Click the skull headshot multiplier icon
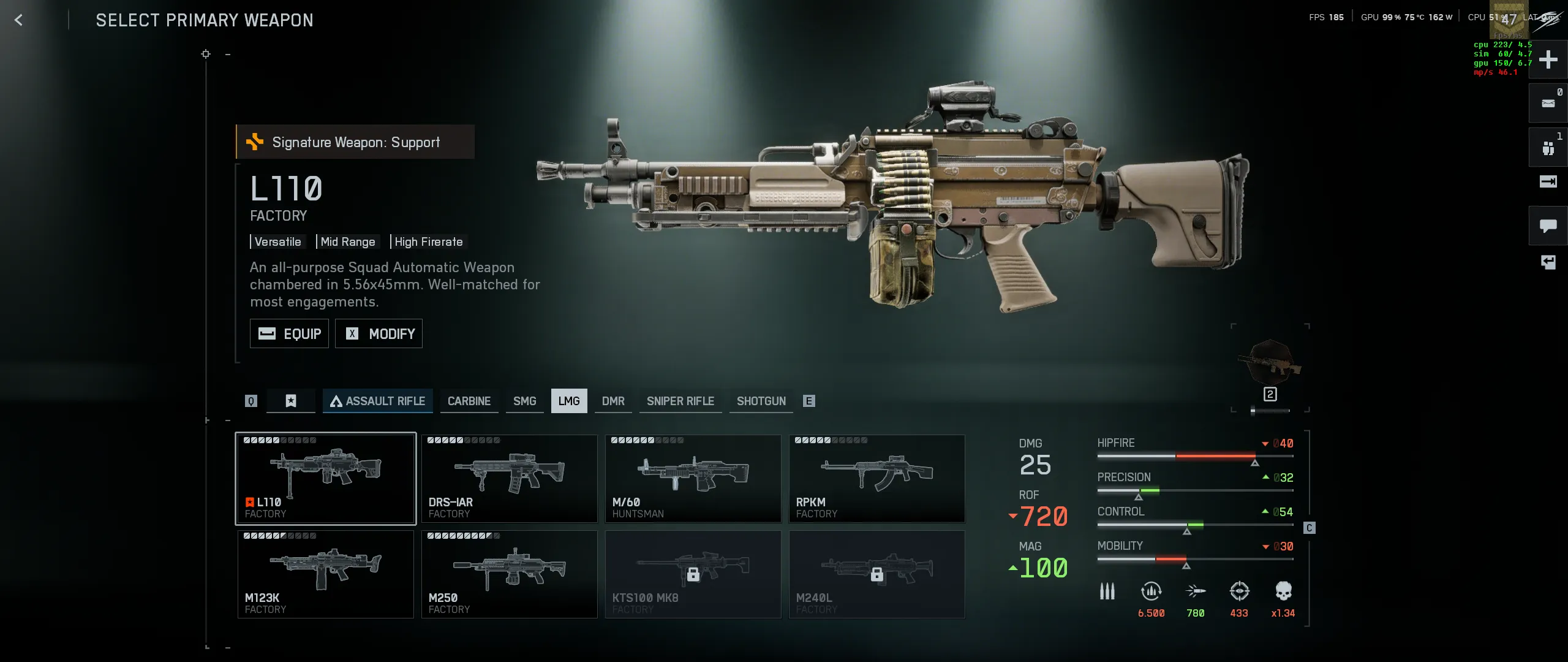 [x=1283, y=592]
